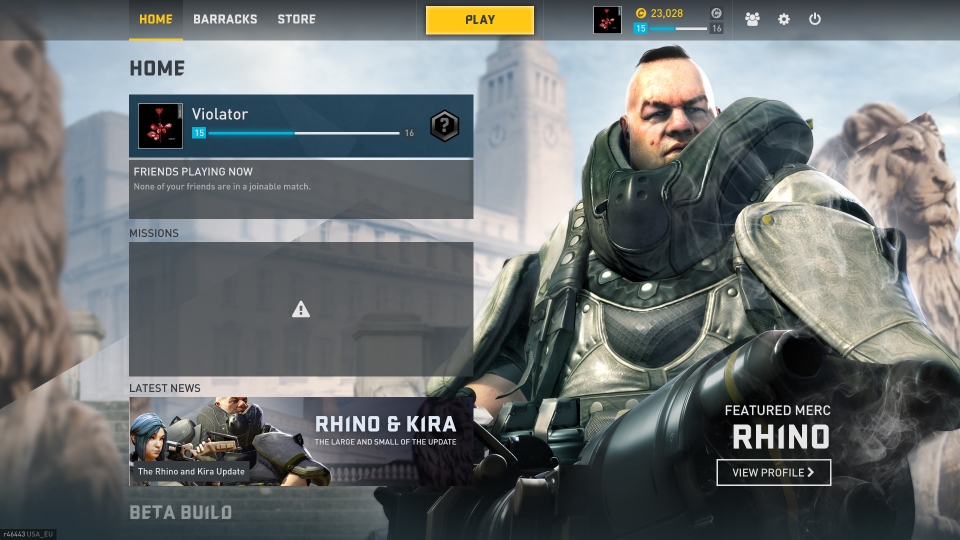The width and height of the screenshot is (960, 540).
Task: Click the power quit icon
Action: coord(815,19)
